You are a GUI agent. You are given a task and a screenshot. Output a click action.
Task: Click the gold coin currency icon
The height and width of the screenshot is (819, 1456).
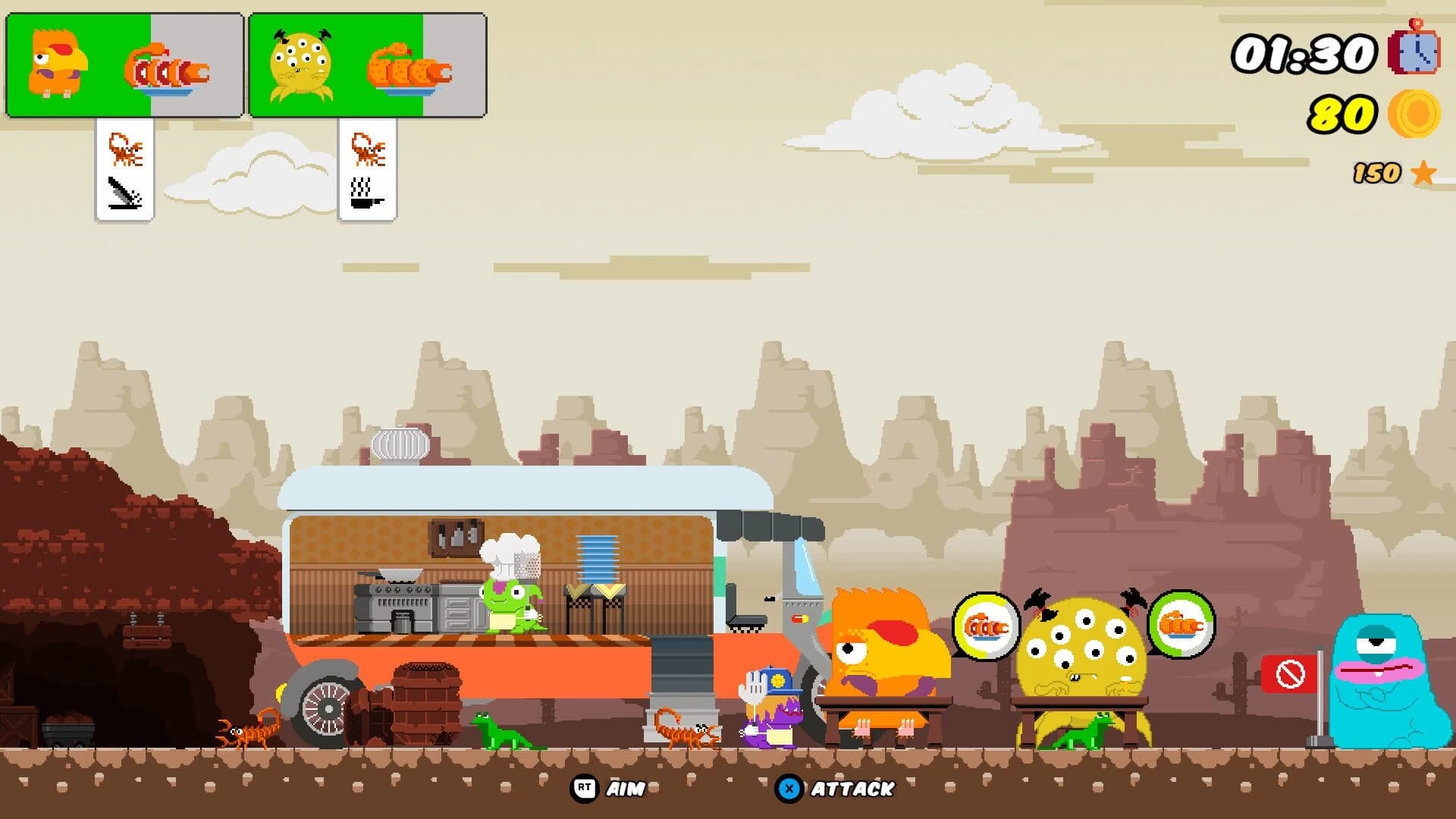pos(1414,114)
